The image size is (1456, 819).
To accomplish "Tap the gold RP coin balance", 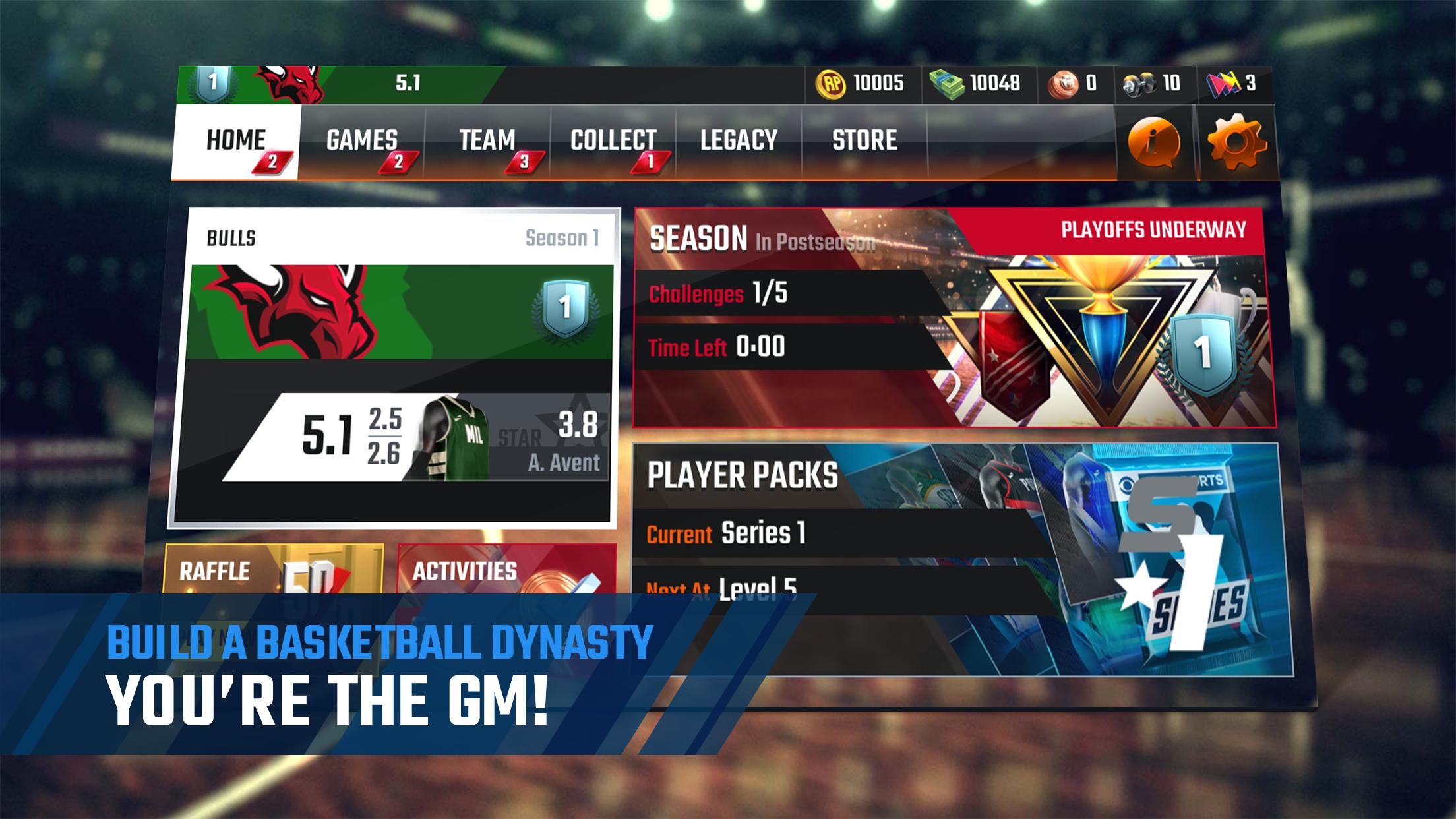I will tap(861, 84).
